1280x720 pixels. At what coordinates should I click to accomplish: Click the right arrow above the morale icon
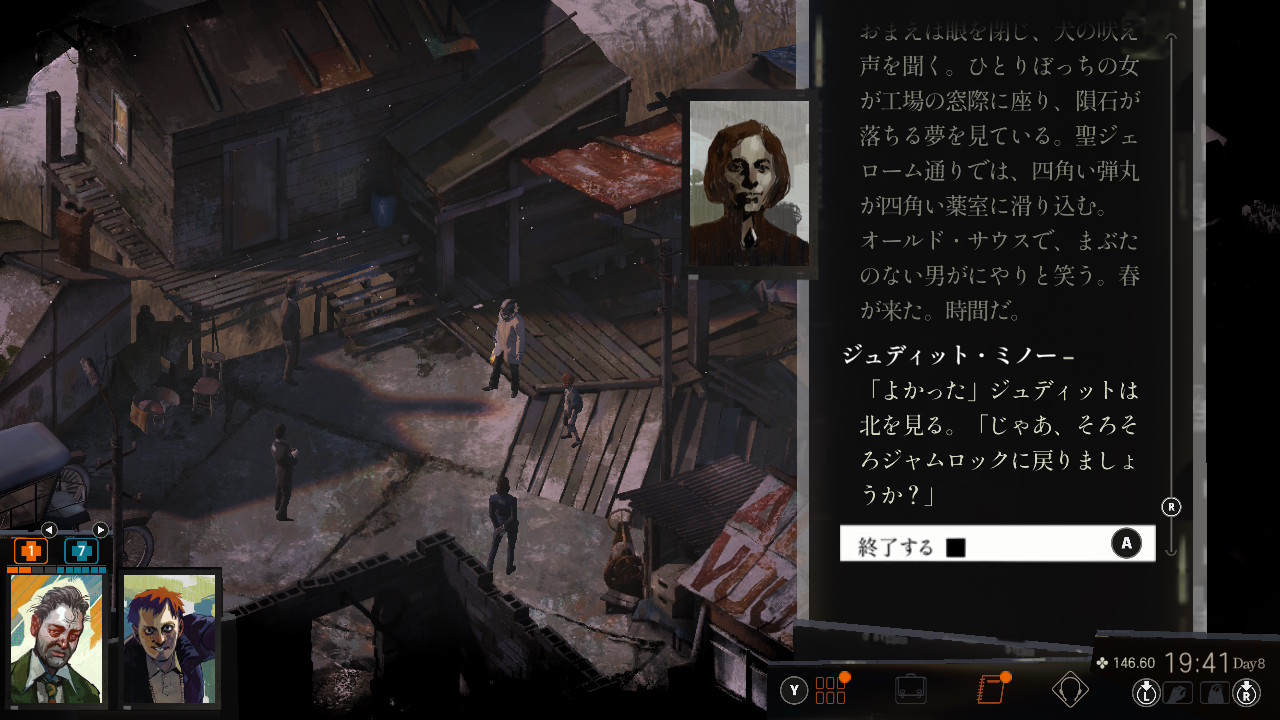click(100, 530)
